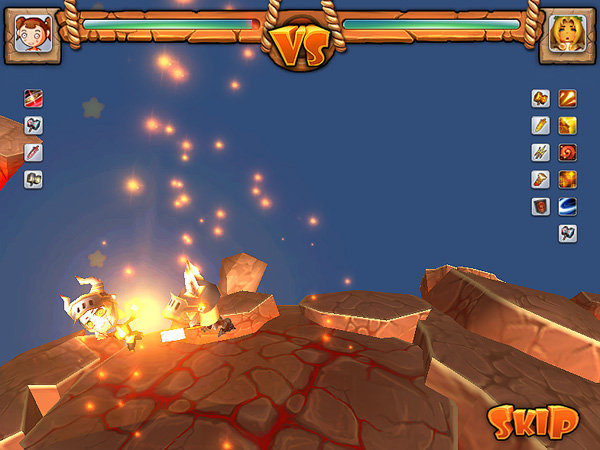This screenshot has height=450, width=600.
Task: Select the red shield item icon
Action: point(541,206)
